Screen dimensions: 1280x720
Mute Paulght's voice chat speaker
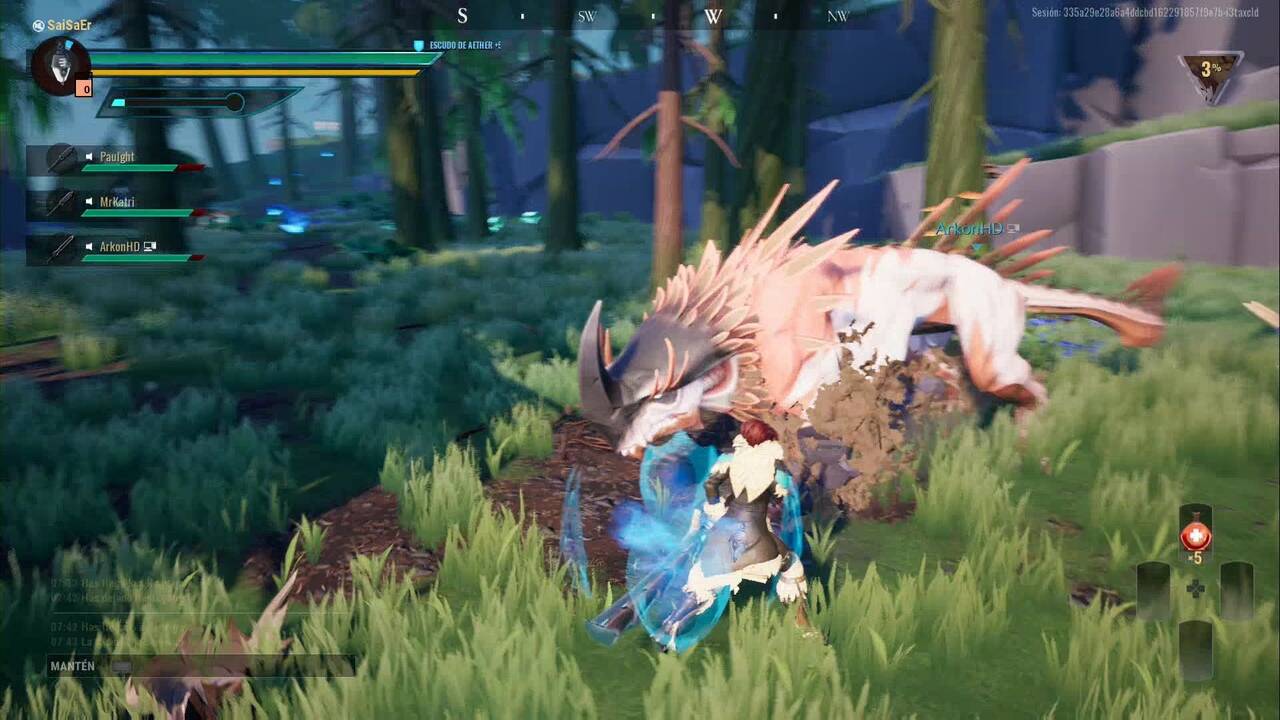tap(89, 156)
